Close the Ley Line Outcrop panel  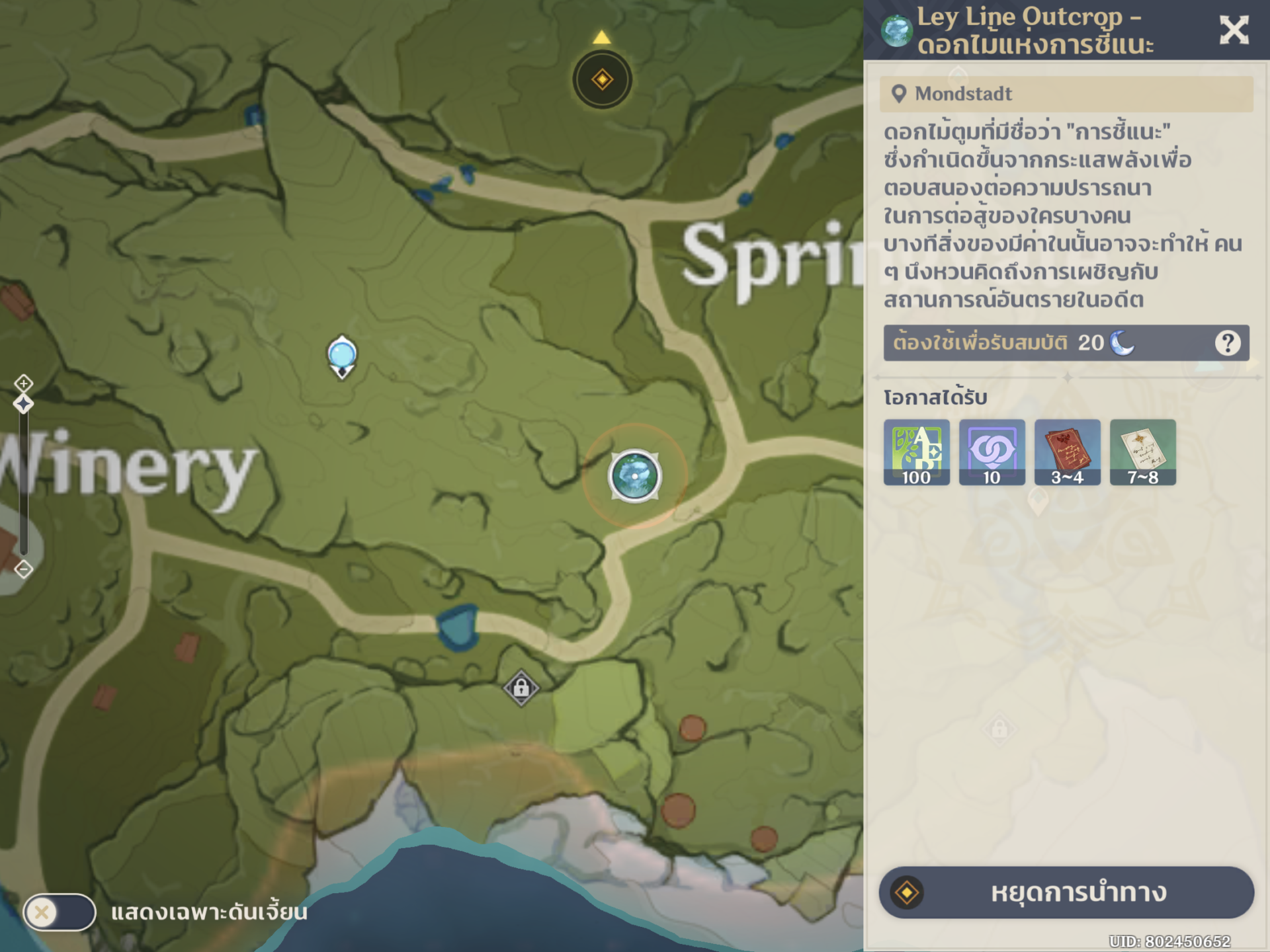click(x=1233, y=30)
